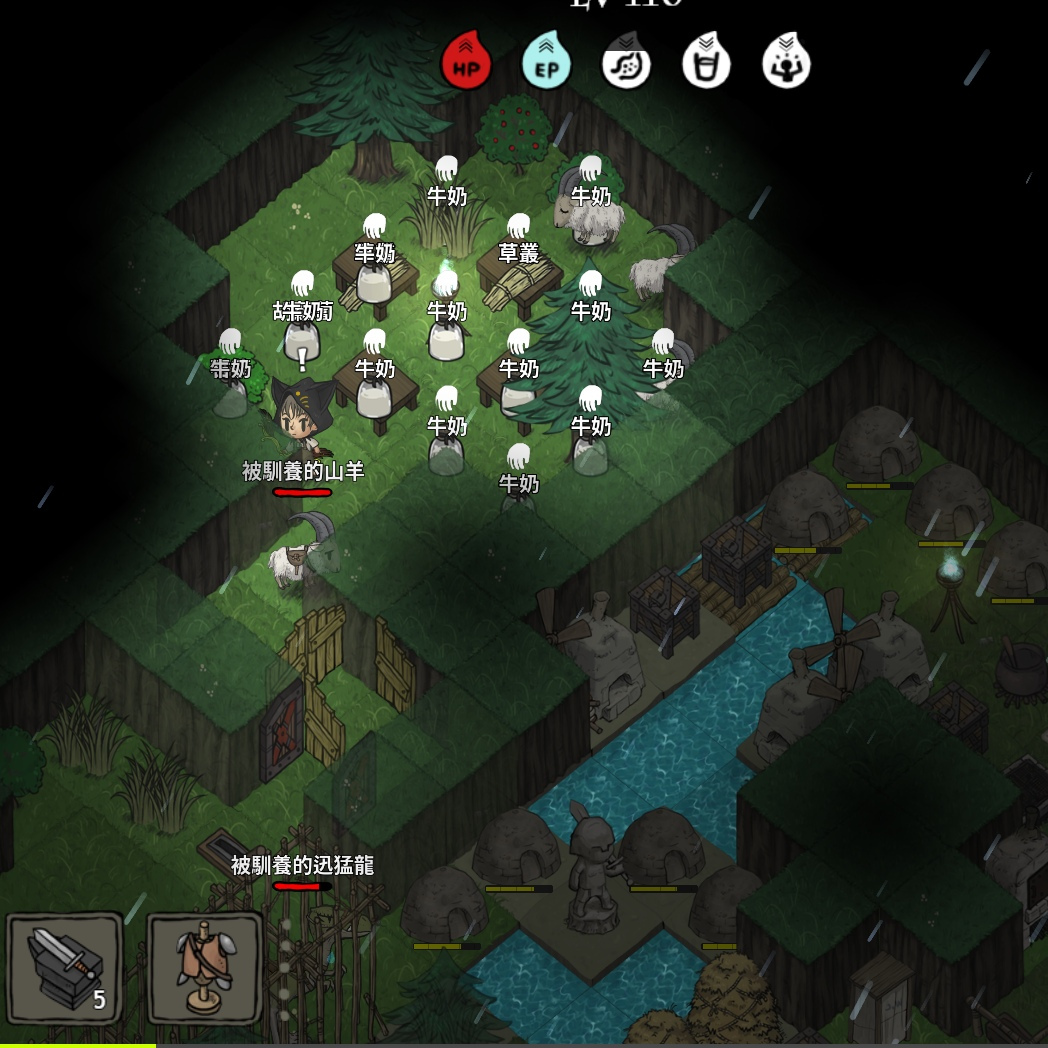The width and height of the screenshot is (1048, 1048).
Task: Check the stomach hunger status icon
Action: point(626,63)
